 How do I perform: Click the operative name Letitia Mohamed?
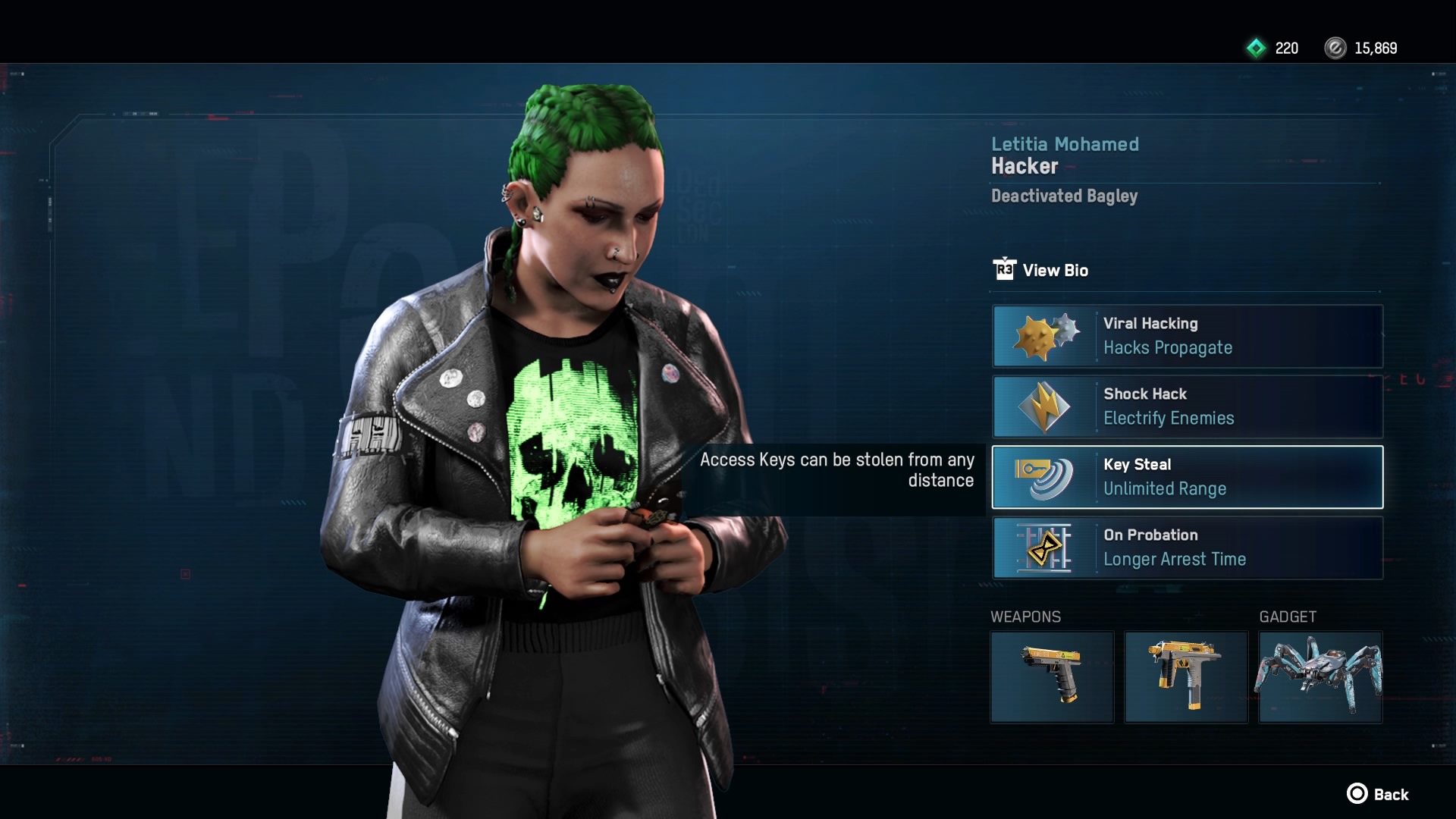pyautogui.click(x=1065, y=144)
